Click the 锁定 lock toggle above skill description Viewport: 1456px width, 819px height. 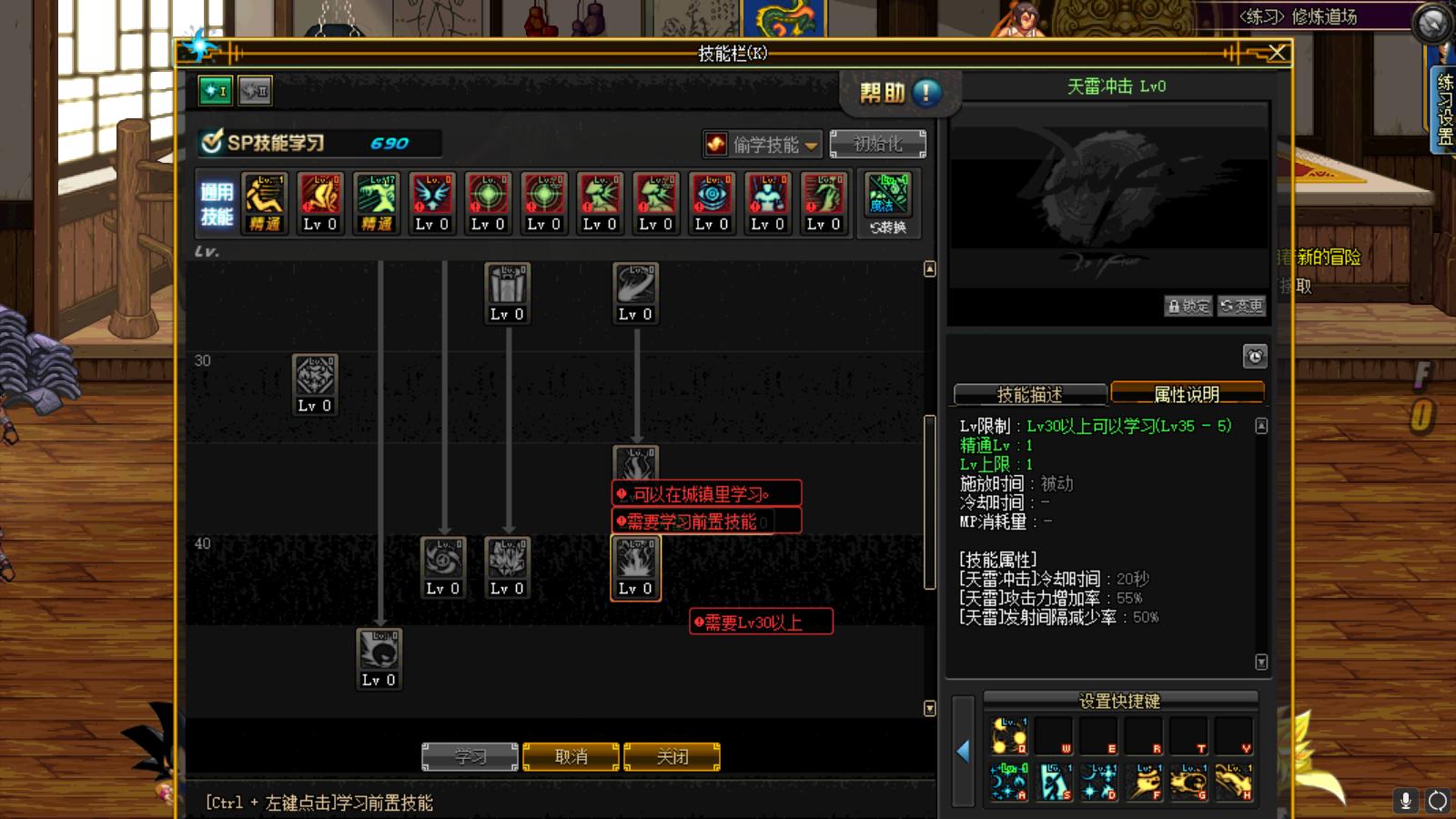pos(1189,306)
